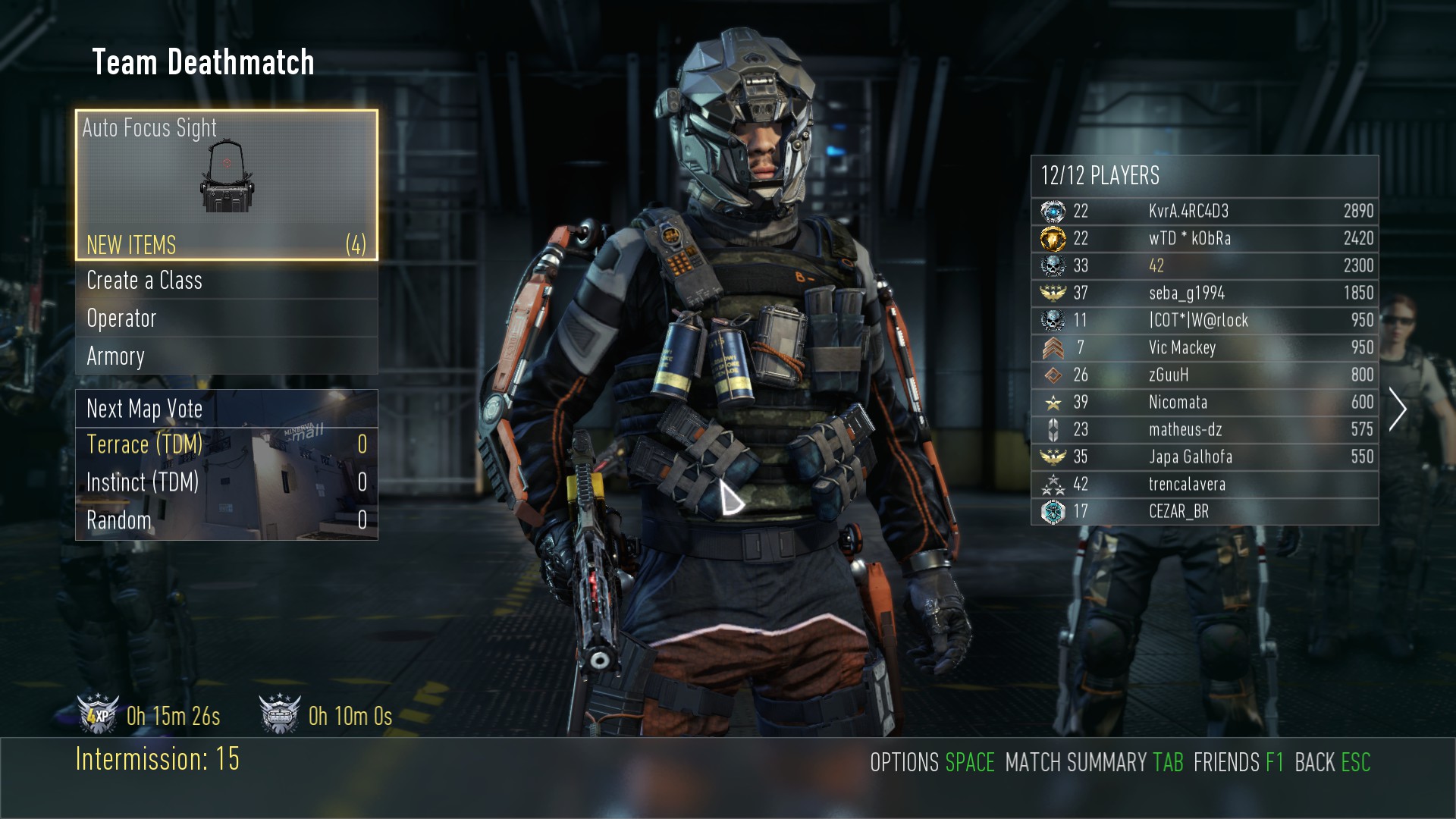Image resolution: width=1456 pixels, height=819 pixels.
Task: Open Create a Class
Action: pos(226,281)
